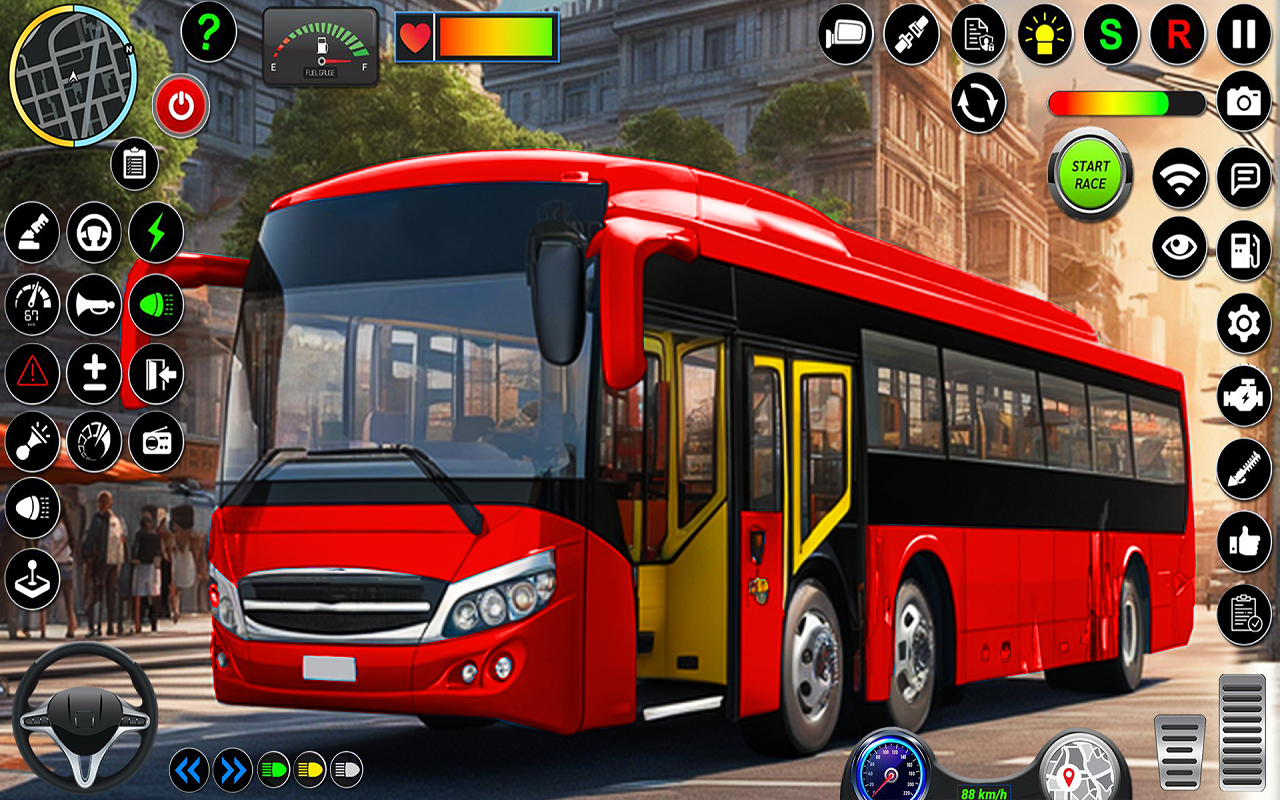Select the S gear mode
Viewport: 1280px width, 800px height.
point(1110,35)
